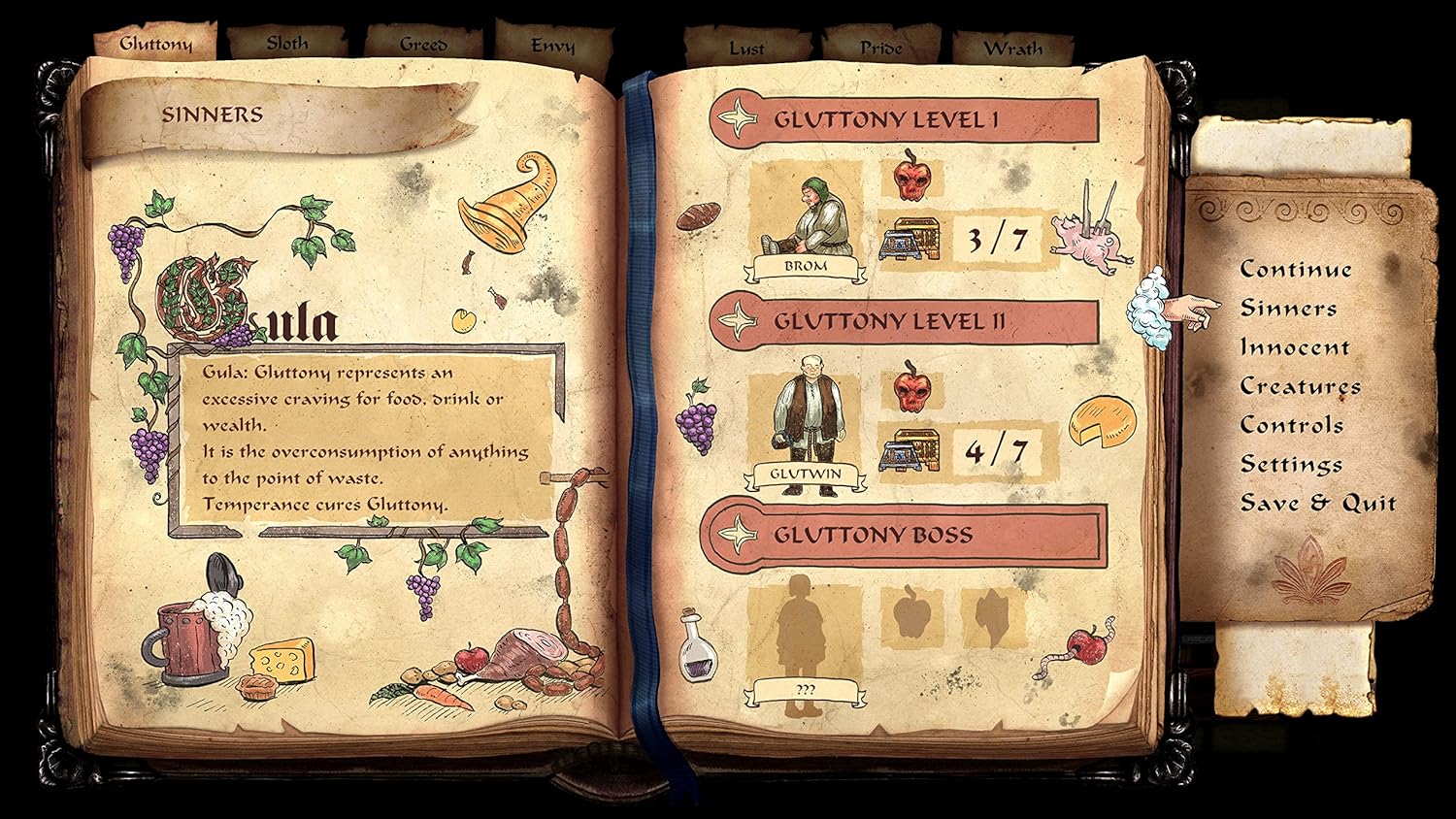Select Save & Quit from the menu
Image resolution: width=1456 pixels, height=819 pixels.
tap(1318, 503)
